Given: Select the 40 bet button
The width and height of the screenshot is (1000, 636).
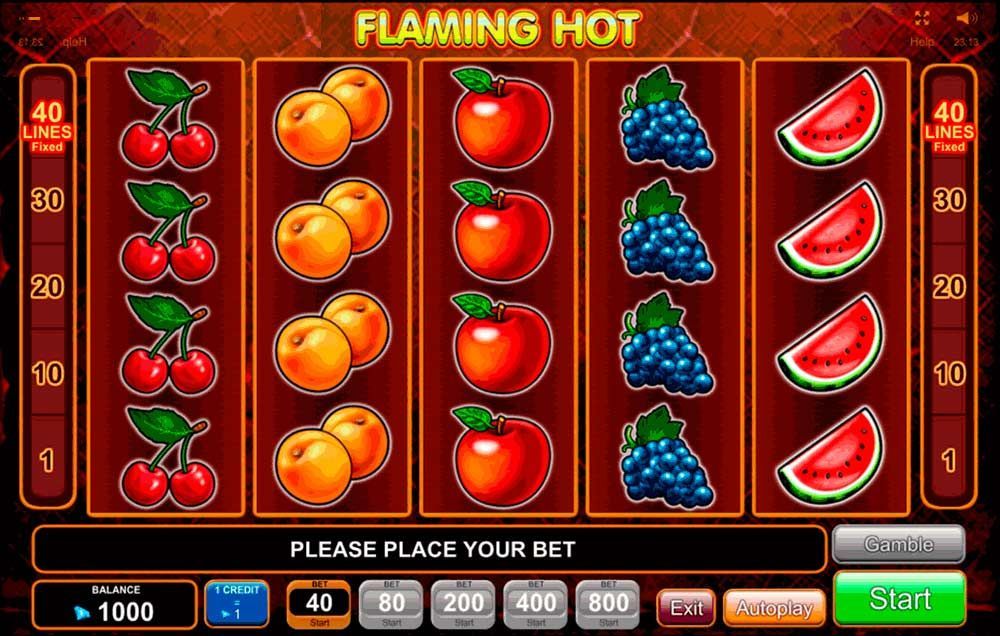Looking at the screenshot, I should 319,603.
